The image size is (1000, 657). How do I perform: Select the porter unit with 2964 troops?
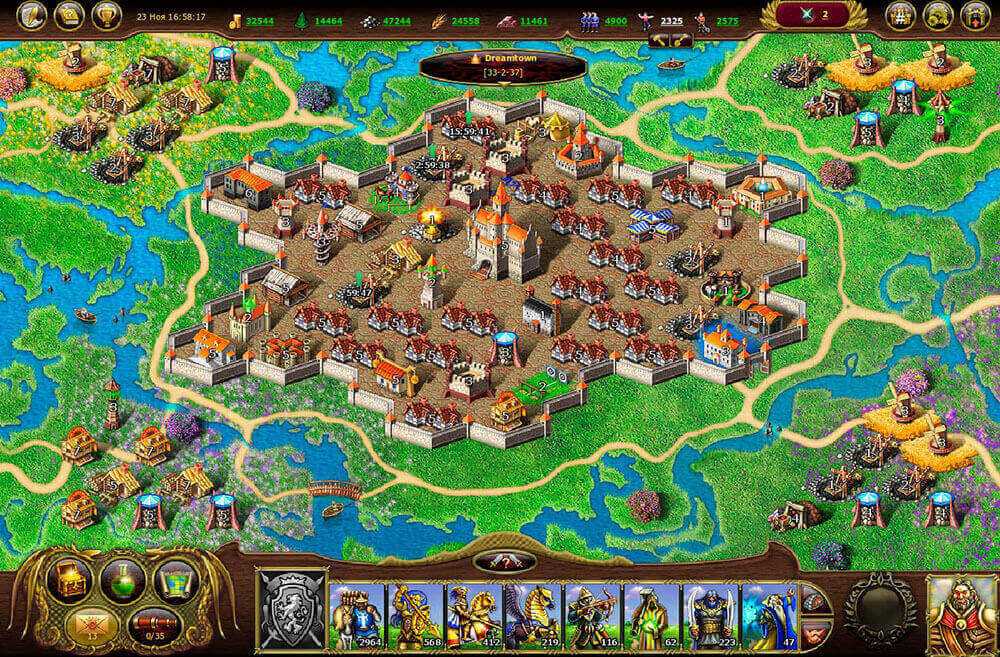(357, 612)
